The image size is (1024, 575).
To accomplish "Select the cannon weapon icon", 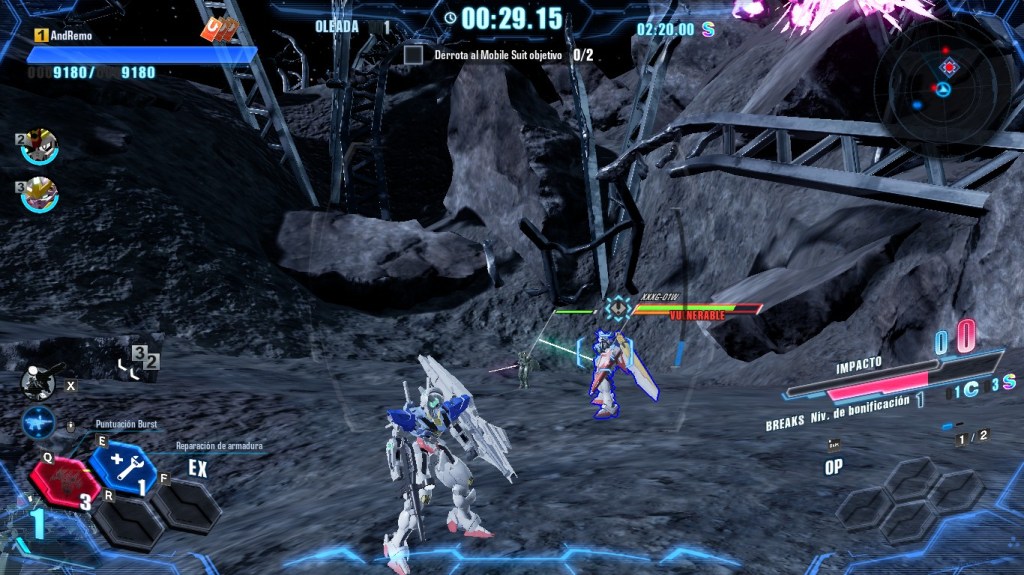I will coord(39,380).
